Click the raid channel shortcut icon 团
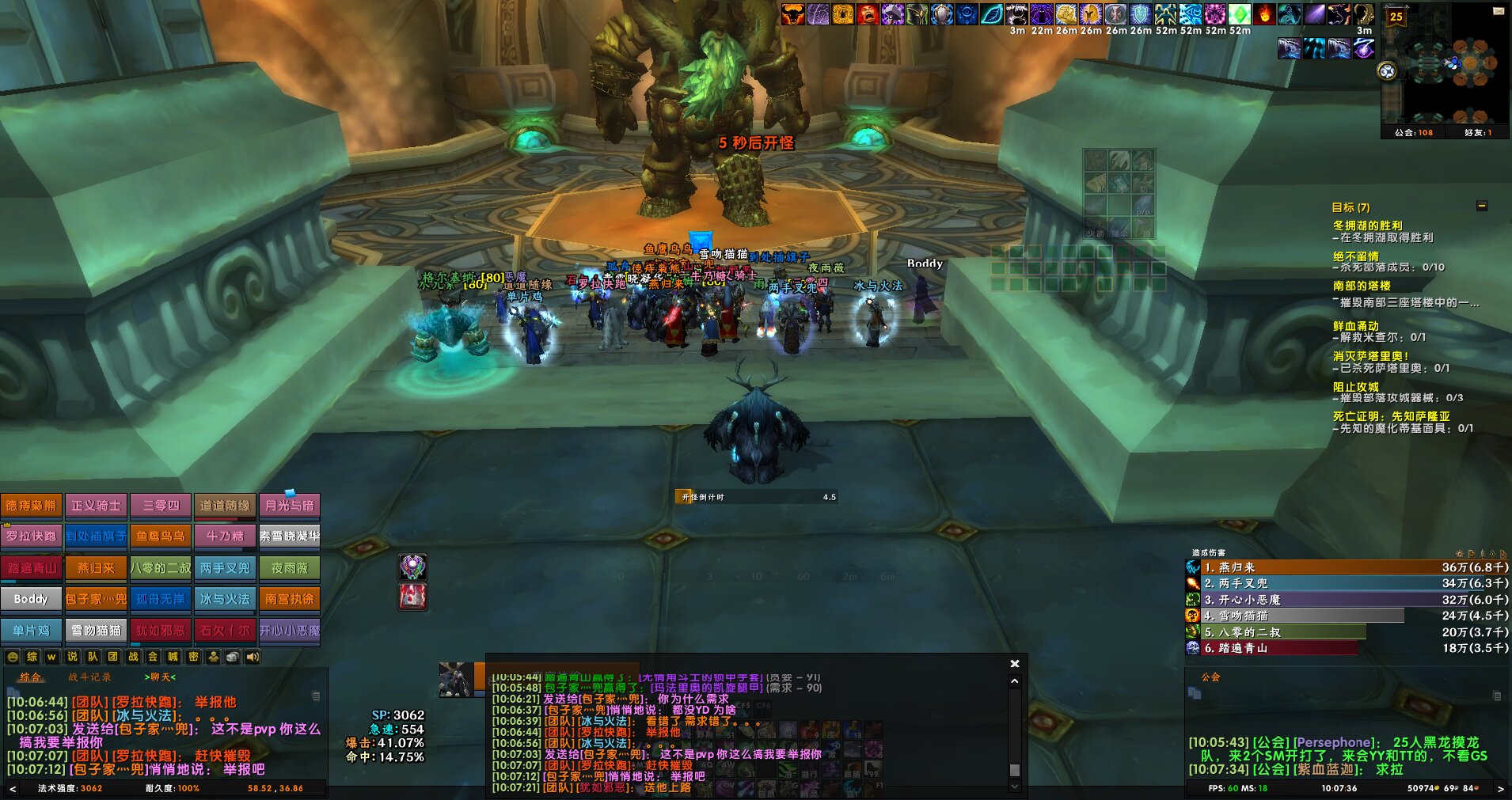Image resolution: width=1512 pixels, height=800 pixels. pos(111,658)
